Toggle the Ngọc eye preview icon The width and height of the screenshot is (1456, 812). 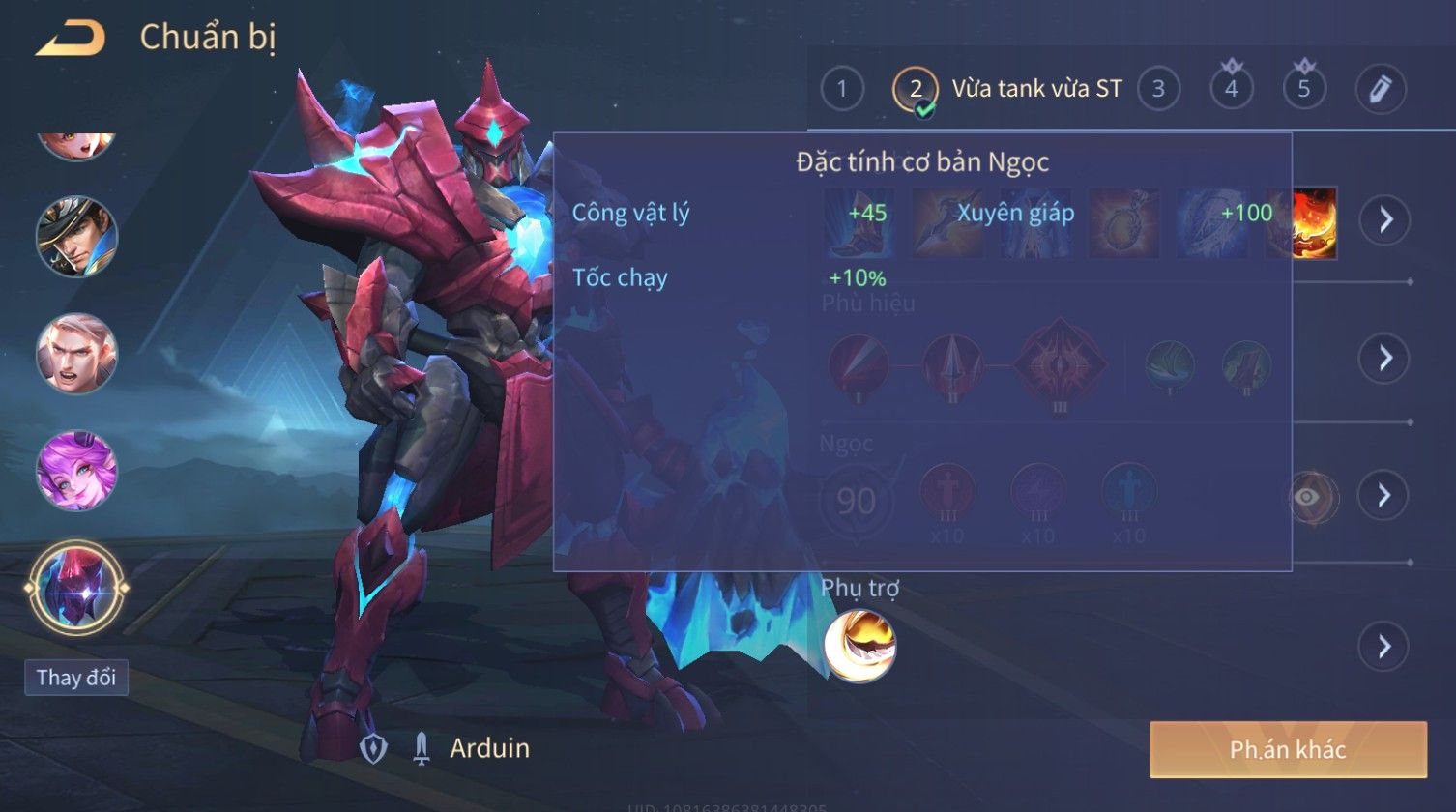1307,497
